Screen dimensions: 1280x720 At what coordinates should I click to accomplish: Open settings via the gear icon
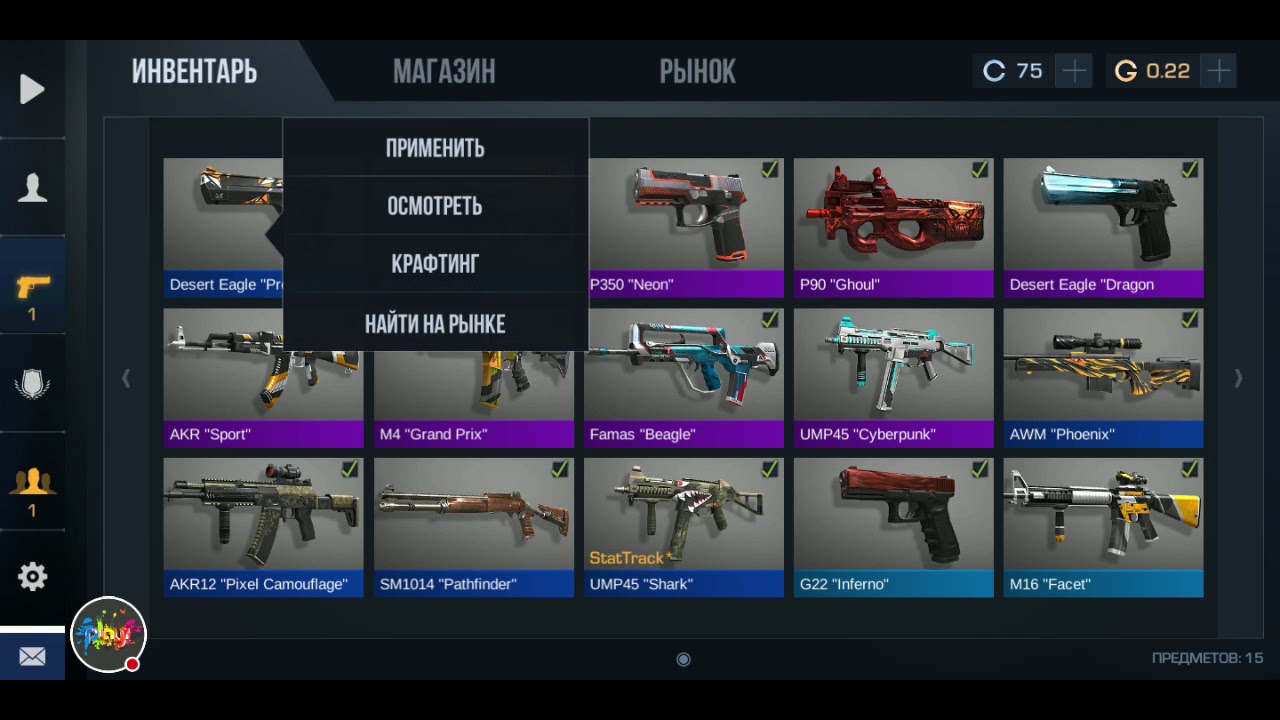click(32, 577)
